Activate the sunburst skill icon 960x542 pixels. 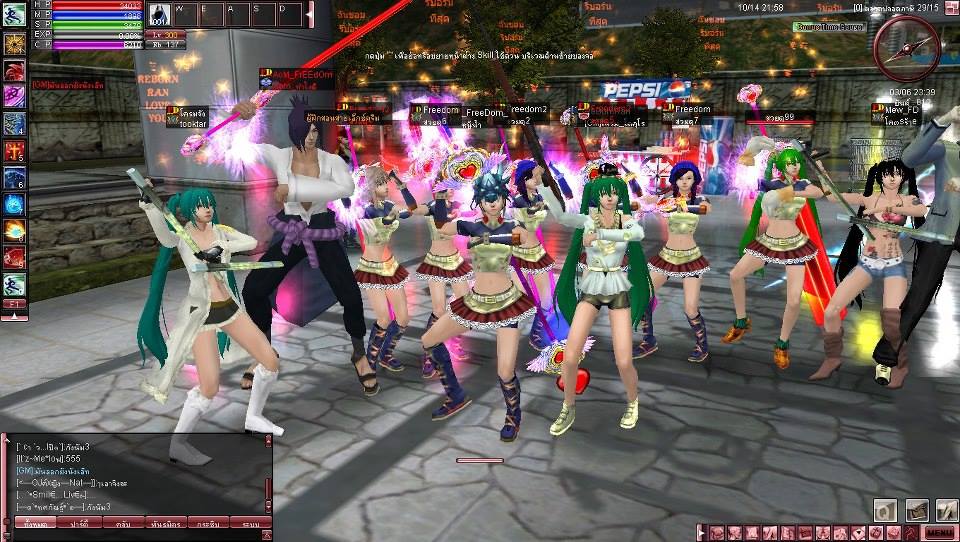pyautogui.click(x=14, y=44)
